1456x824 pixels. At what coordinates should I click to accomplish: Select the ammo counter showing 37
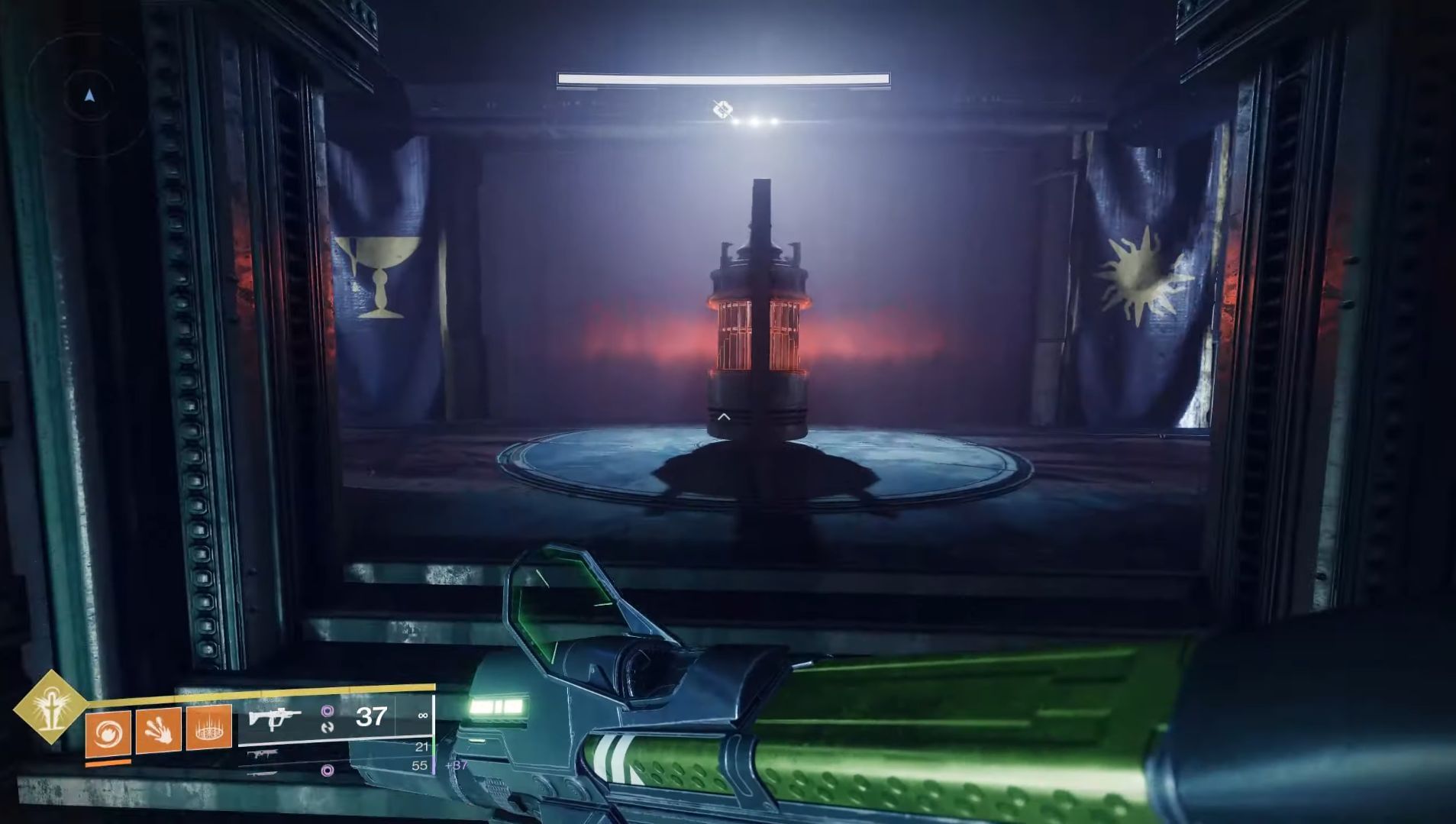click(371, 717)
